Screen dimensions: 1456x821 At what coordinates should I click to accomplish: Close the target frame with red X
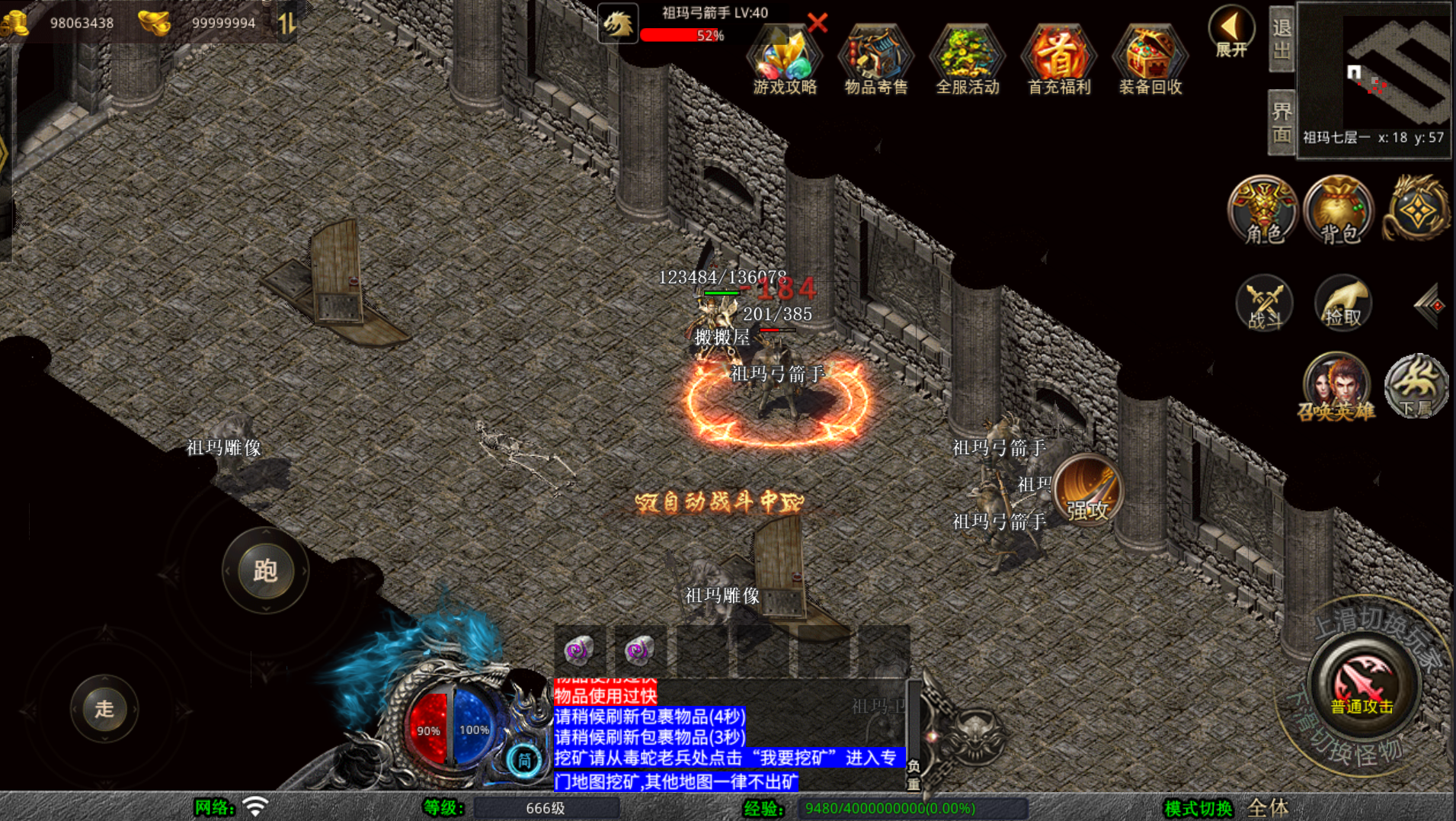click(x=818, y=22)
